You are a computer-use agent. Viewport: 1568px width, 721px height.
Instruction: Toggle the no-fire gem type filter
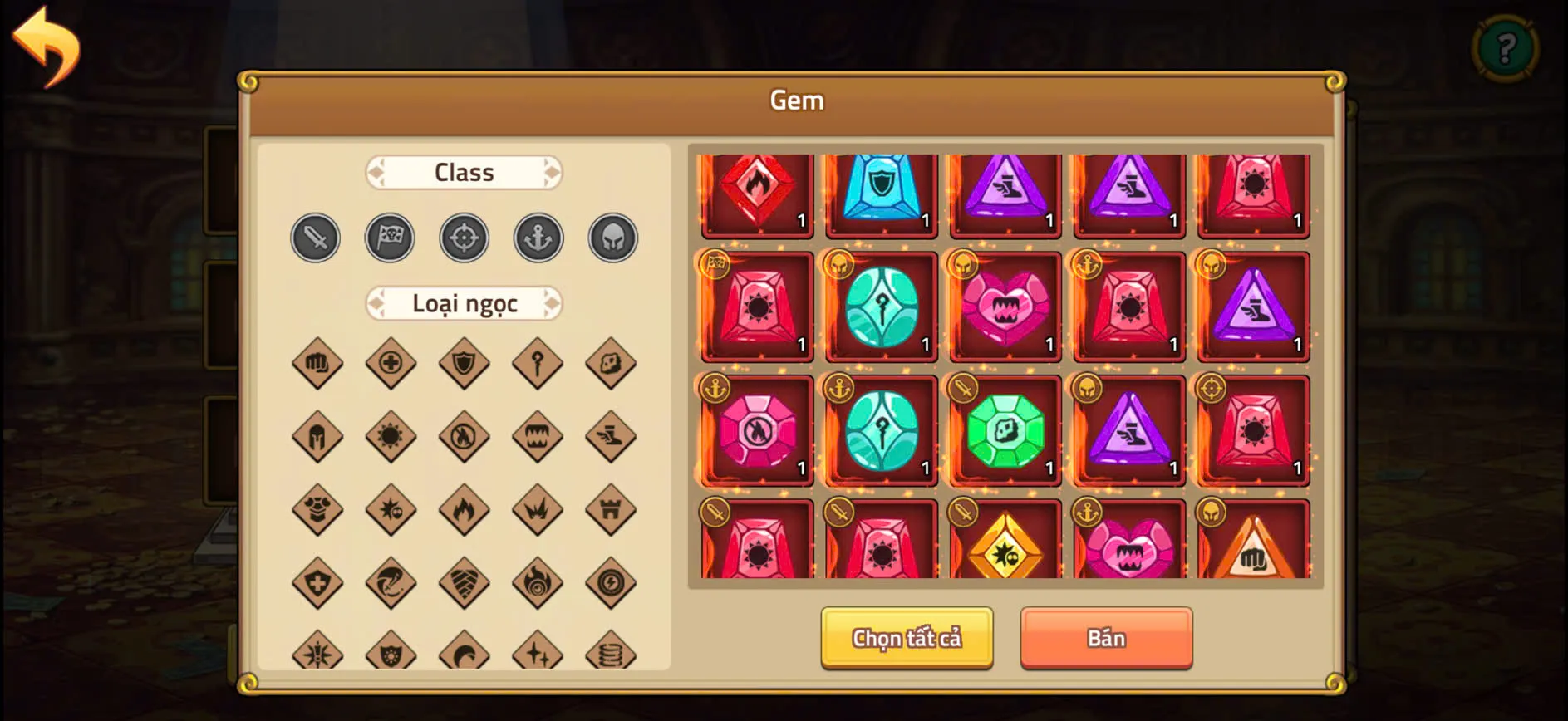coord(465,436)
